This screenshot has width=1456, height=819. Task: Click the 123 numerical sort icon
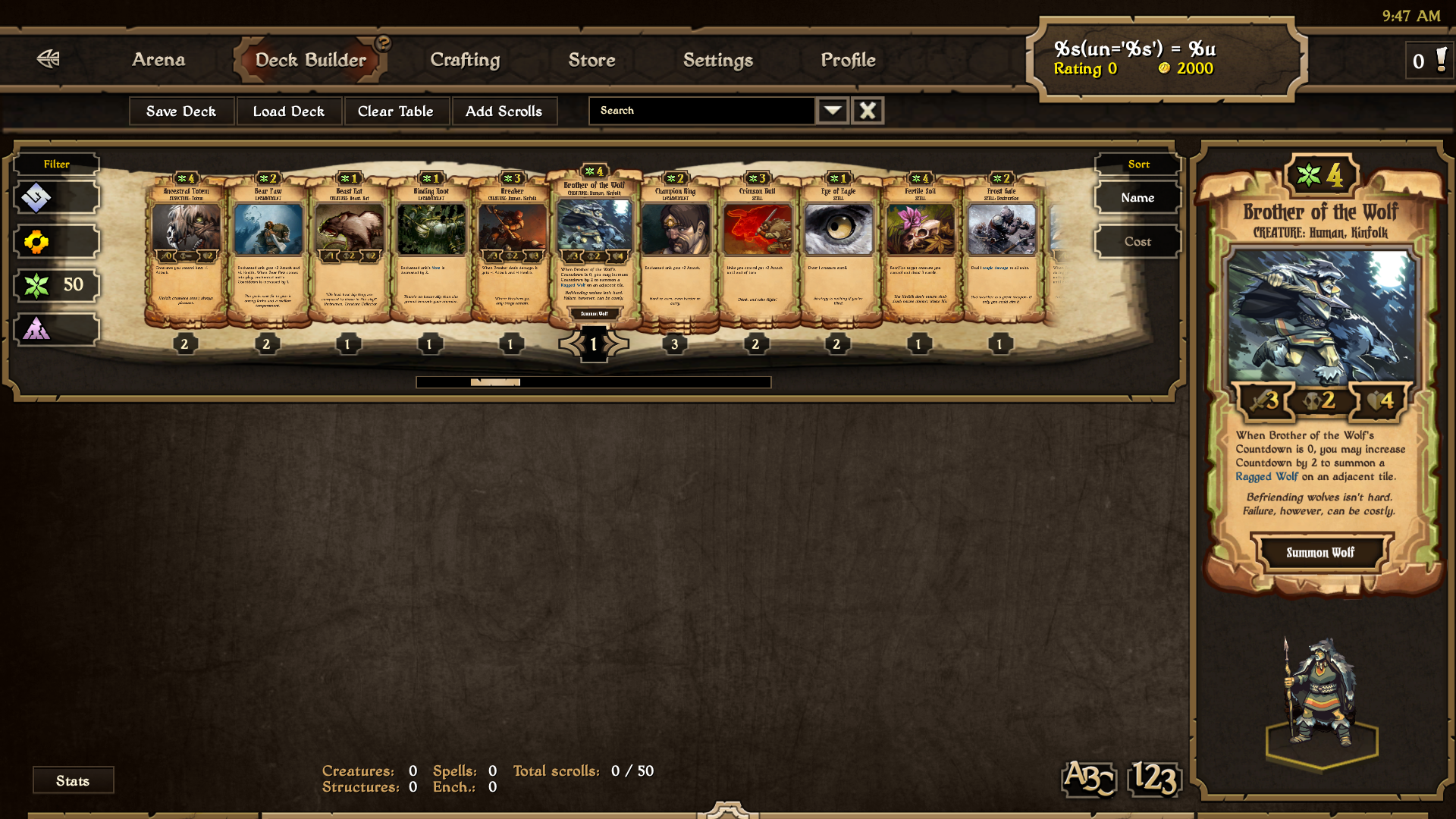pos(1153,779)
